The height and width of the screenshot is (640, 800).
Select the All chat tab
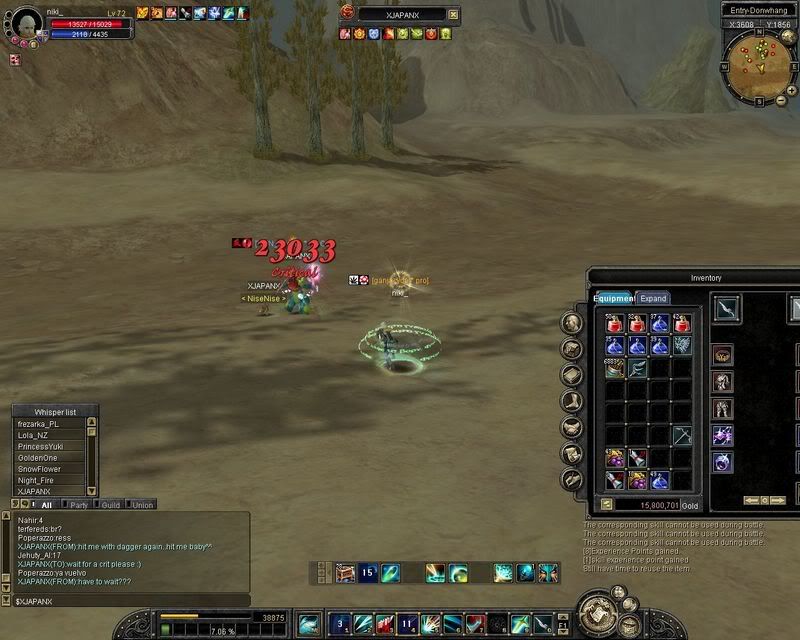click(47, 505)
